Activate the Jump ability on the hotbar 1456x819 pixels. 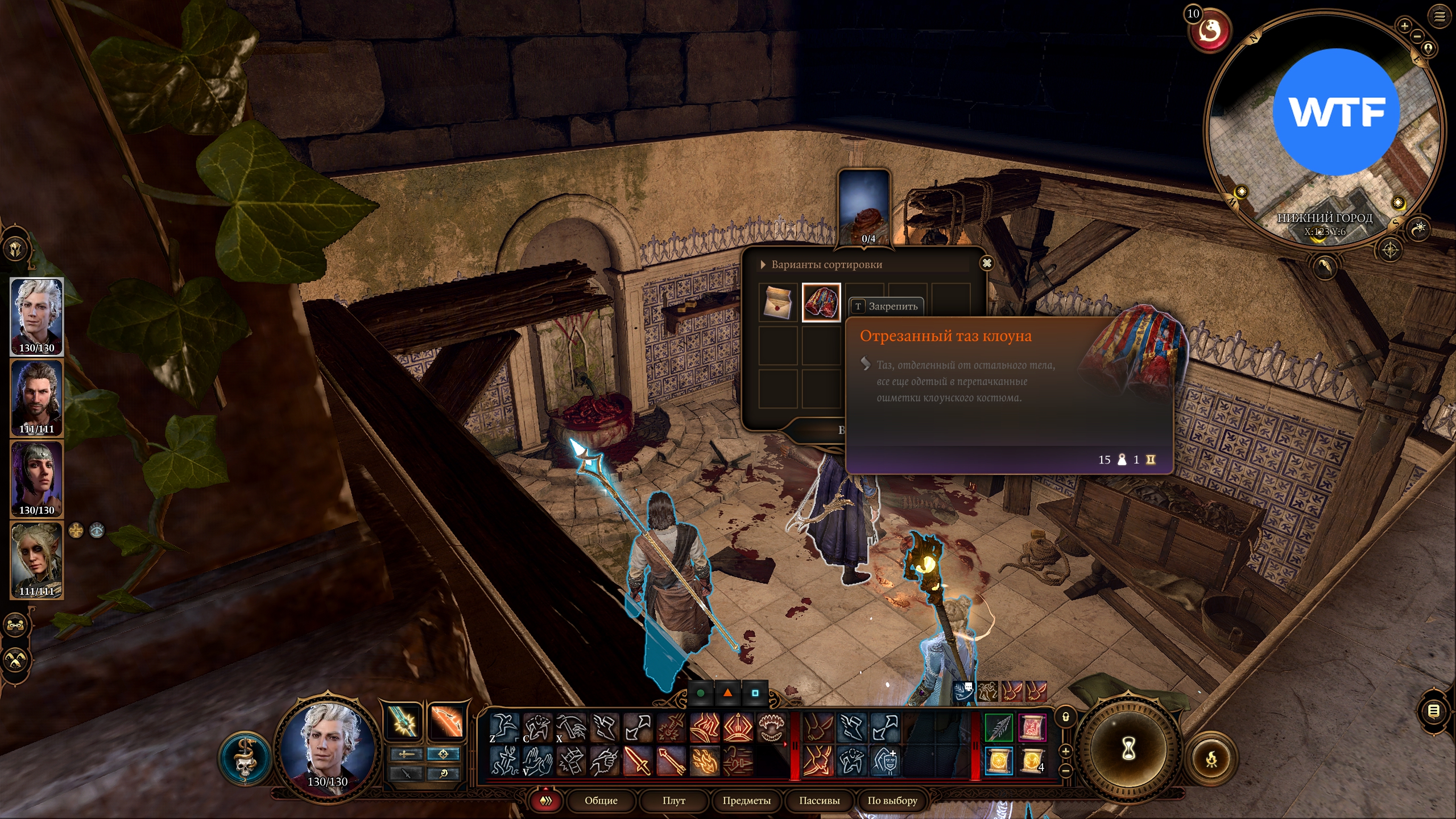click(504, 727)
